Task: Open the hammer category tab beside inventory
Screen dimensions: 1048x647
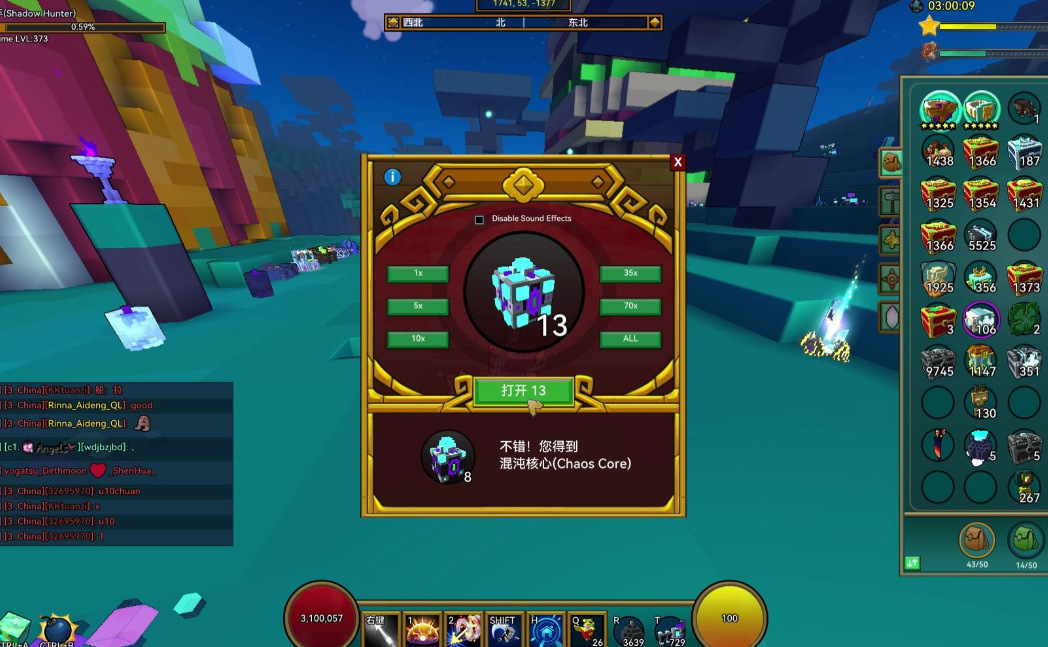Action: coord(890,200)
